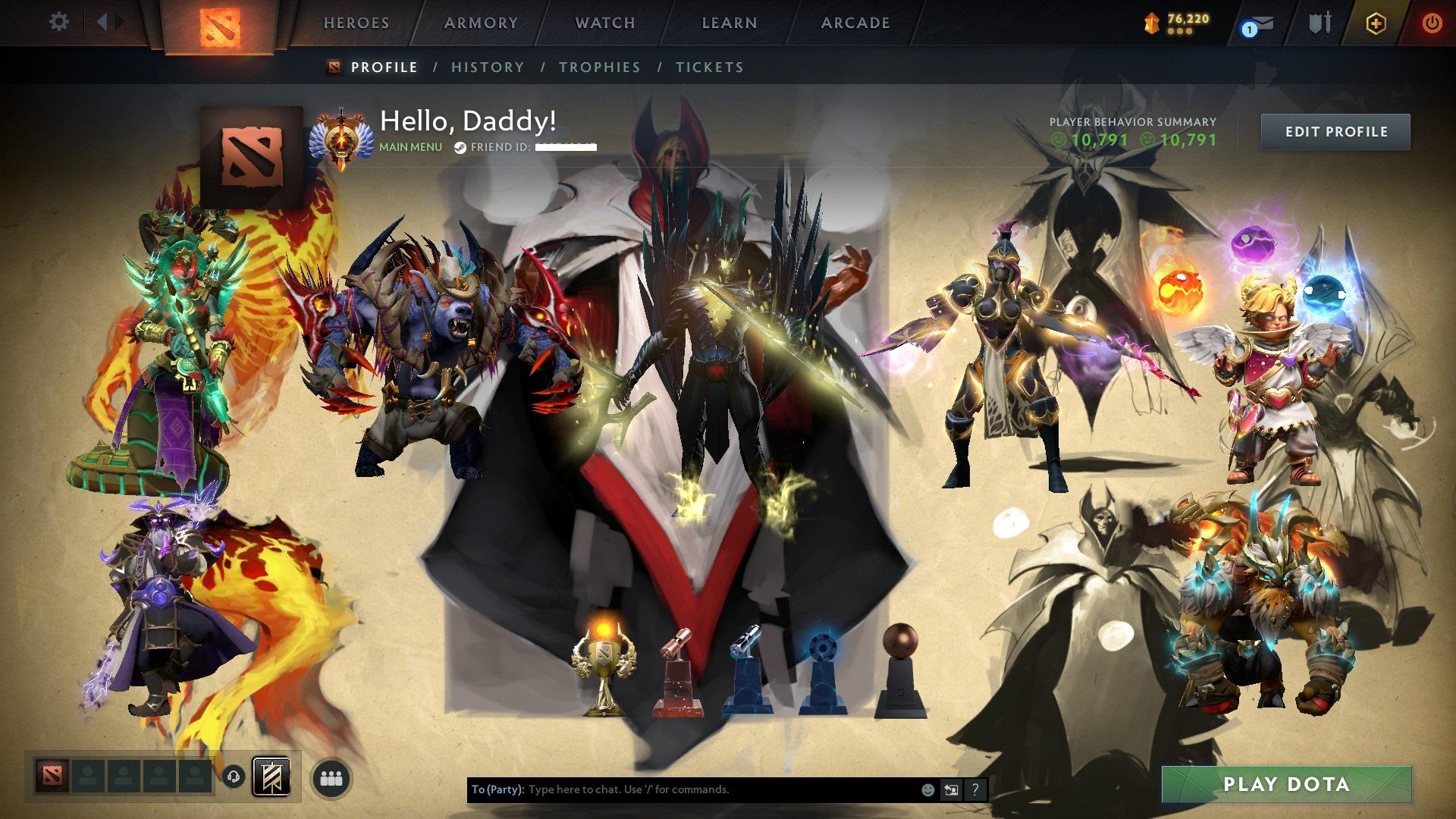Open the ARCADE menu item
This screenshot has height=819, width=1456.
(x=855, y=23)
